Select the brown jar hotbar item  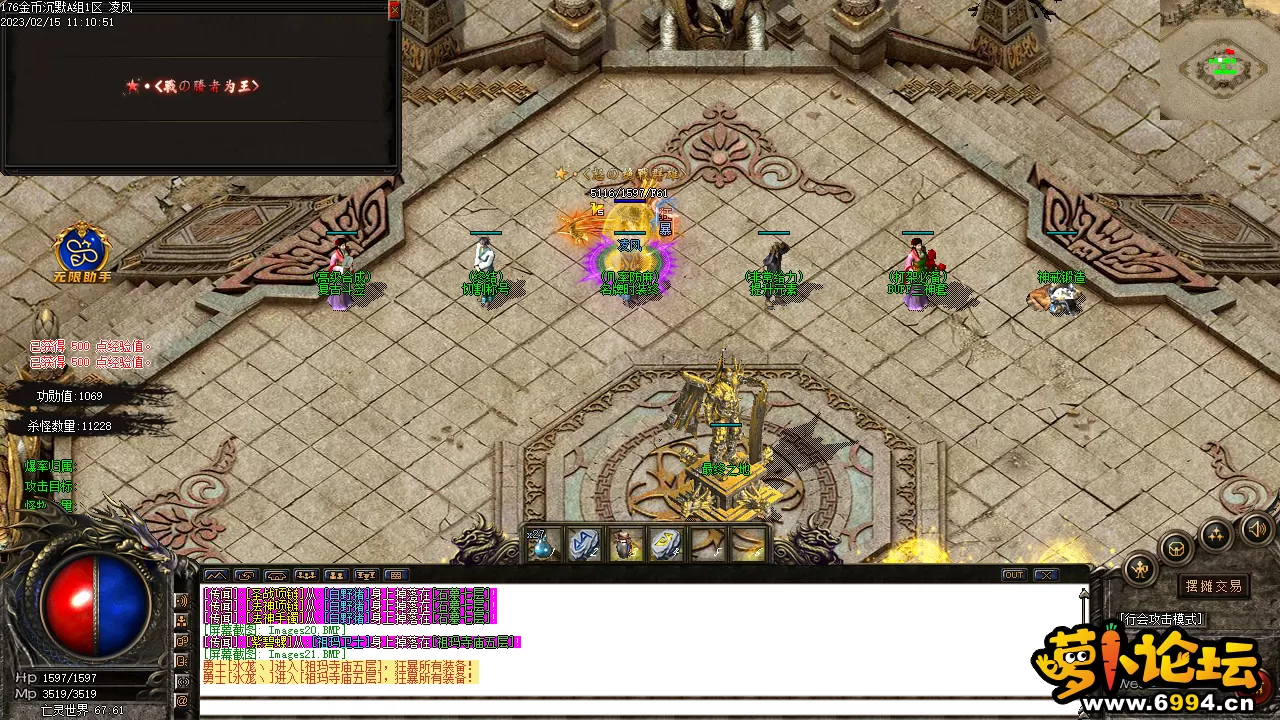tap(623, 545)
